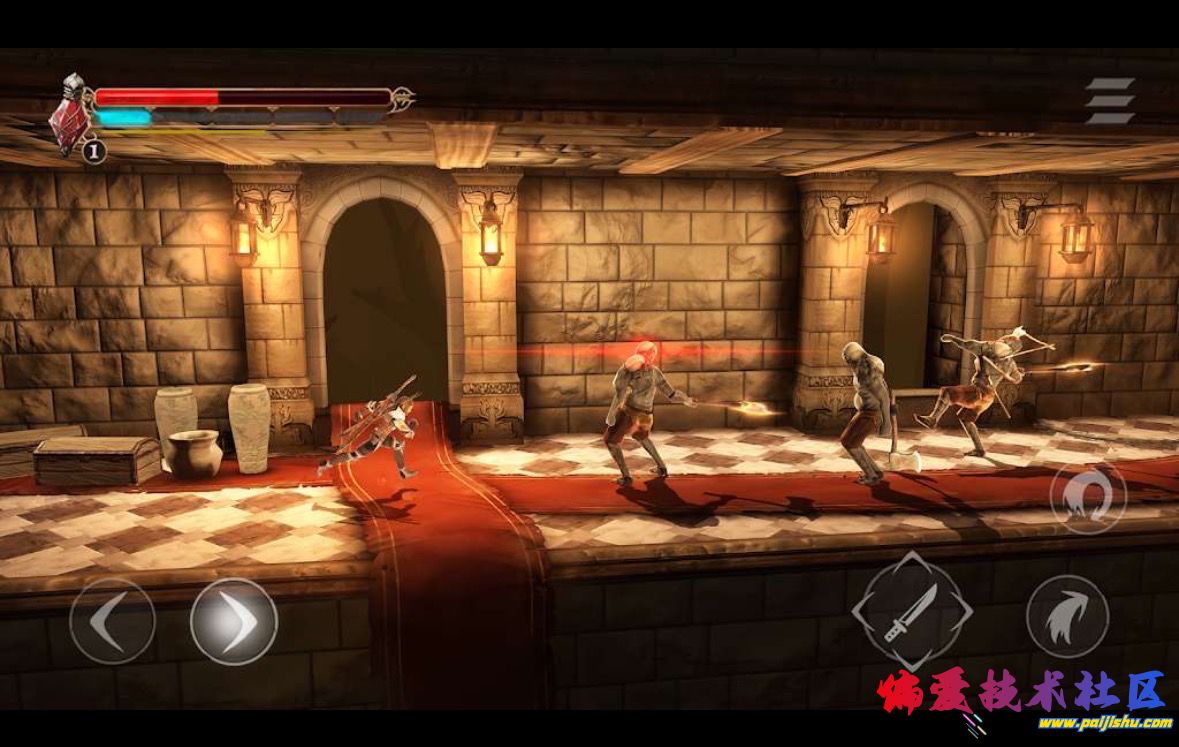1179x747 pixels.
Task: Attack with the sword button
Action: point(911,610)
